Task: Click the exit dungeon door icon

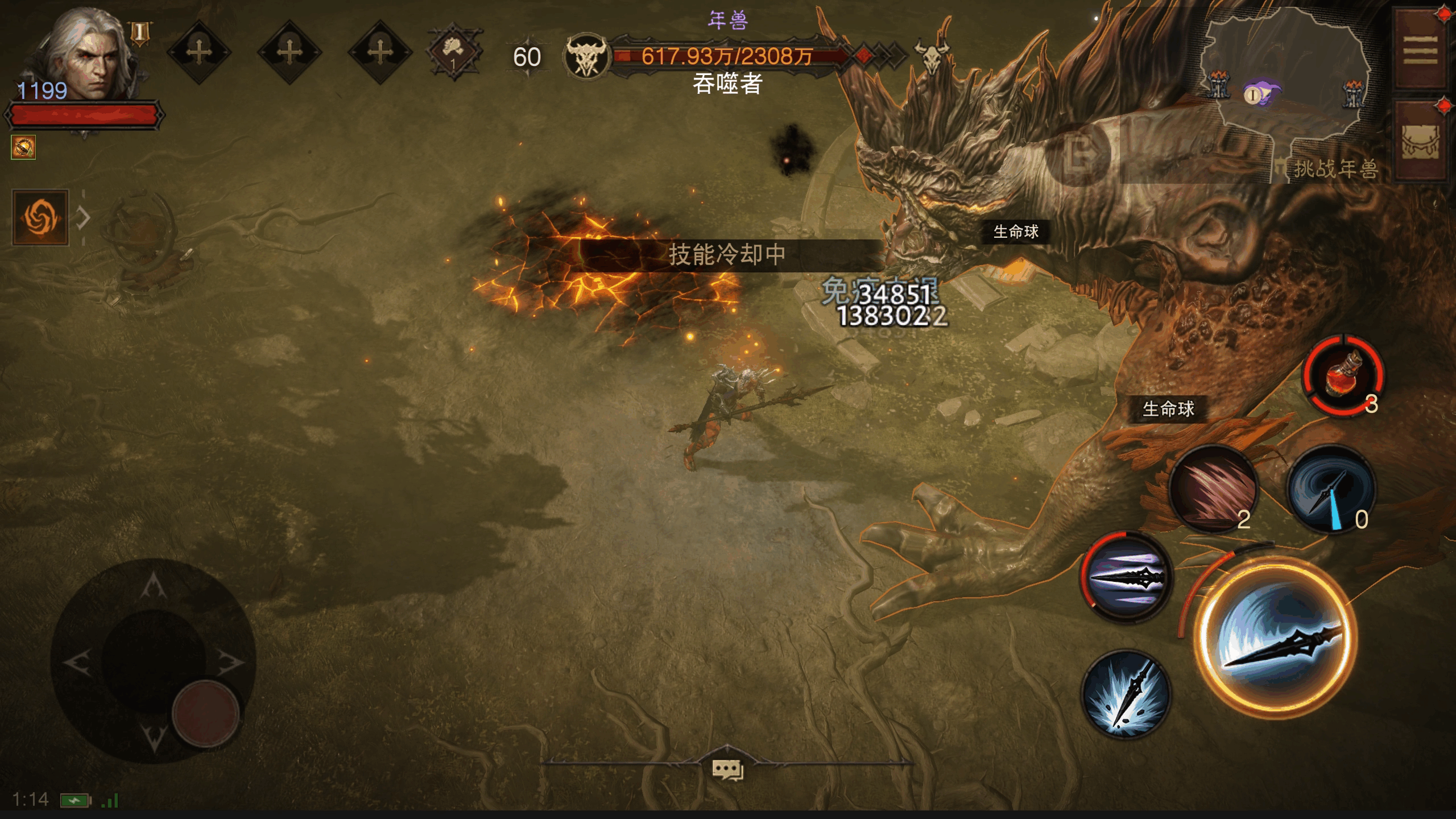Action: [x=1078, y=155]
